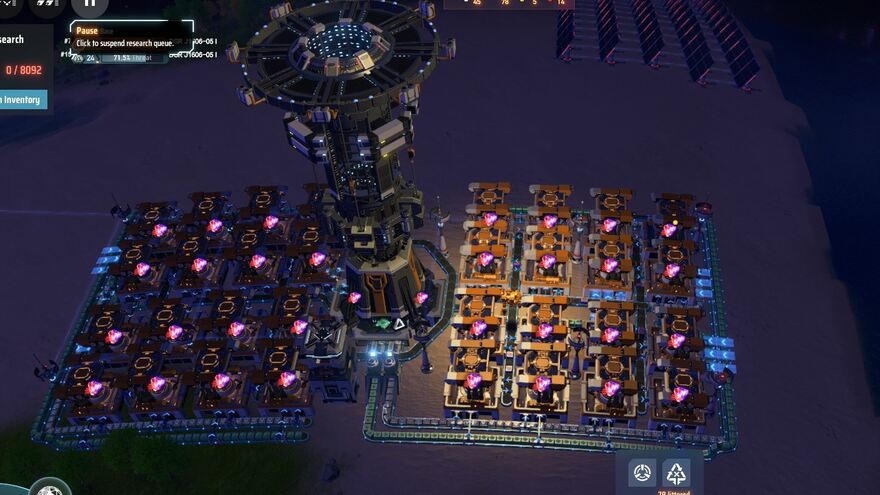This screenshot has height=495, width=880.
Task: Open the globe icon in the bottom corner
Action: click(x=48, y=490)
